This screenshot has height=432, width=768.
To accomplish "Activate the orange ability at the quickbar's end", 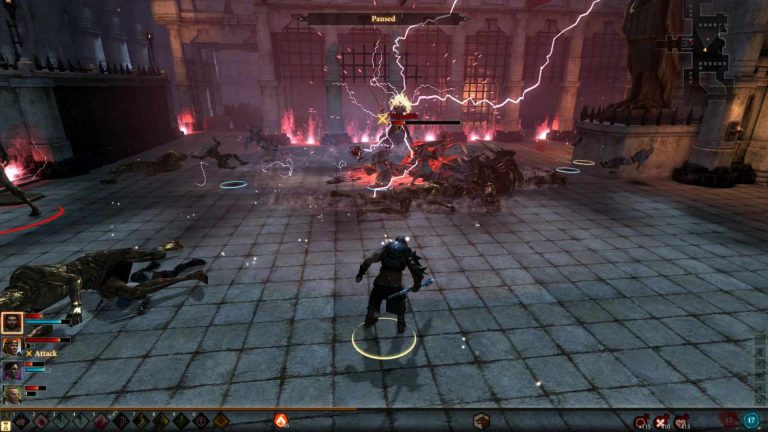I will [x=221, y=421].
